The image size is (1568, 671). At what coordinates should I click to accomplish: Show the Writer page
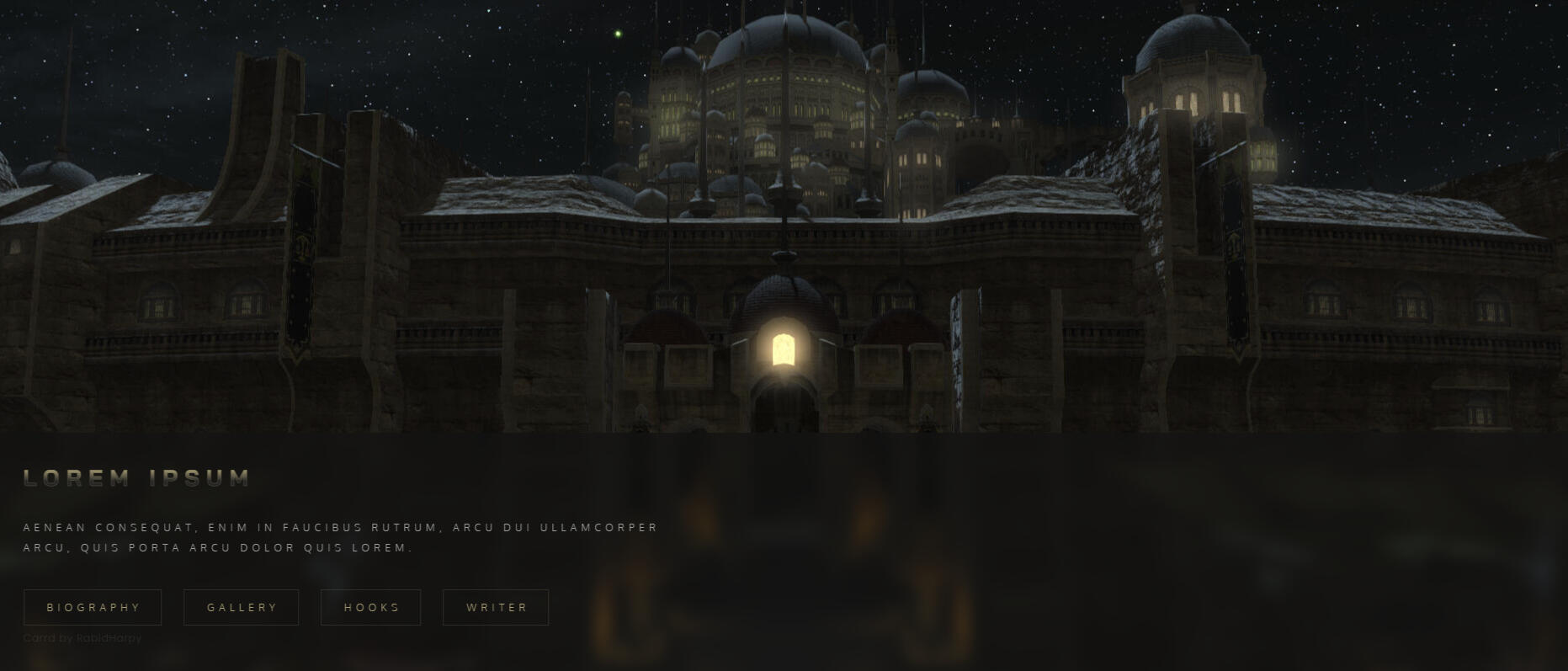click(497, 608)
